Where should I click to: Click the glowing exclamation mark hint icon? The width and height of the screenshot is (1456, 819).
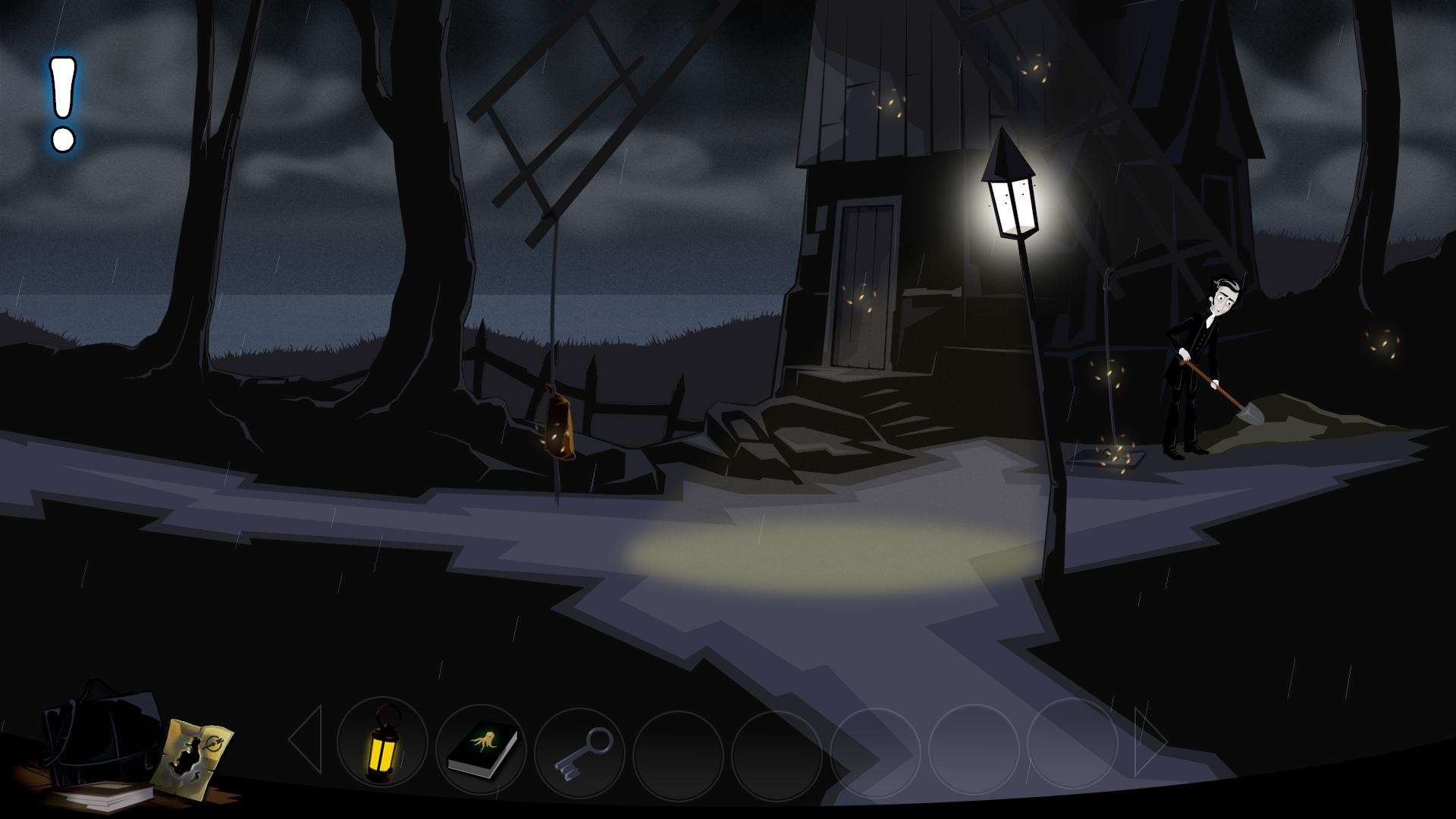point(62,104)
